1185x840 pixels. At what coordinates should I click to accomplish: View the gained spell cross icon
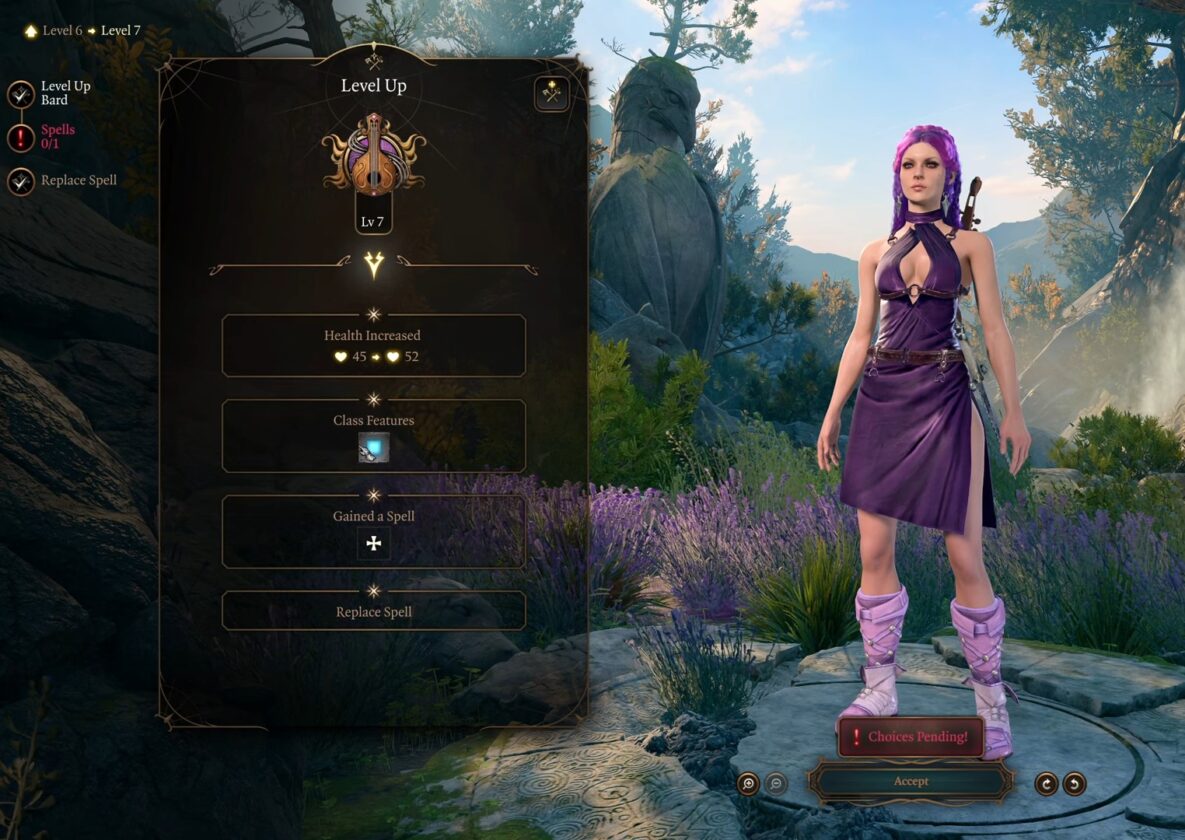coord(374,544)
